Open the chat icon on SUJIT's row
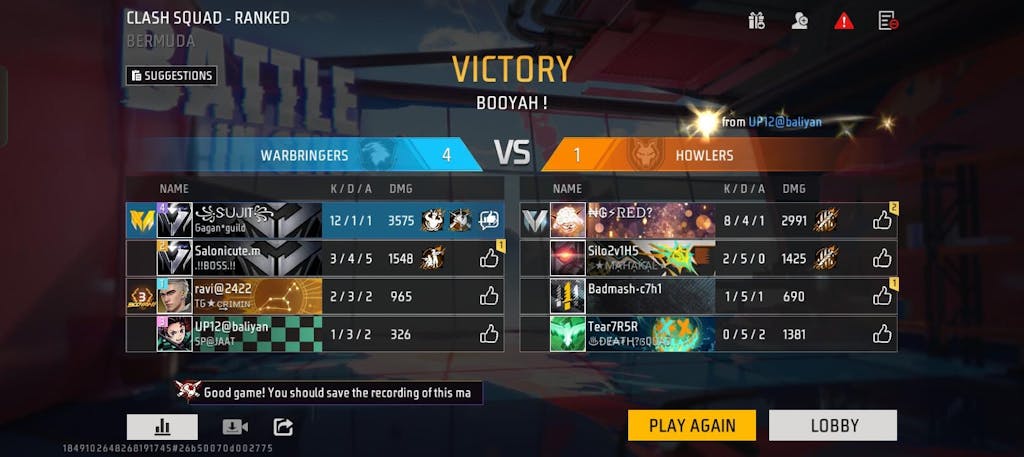 pos(489,220)
